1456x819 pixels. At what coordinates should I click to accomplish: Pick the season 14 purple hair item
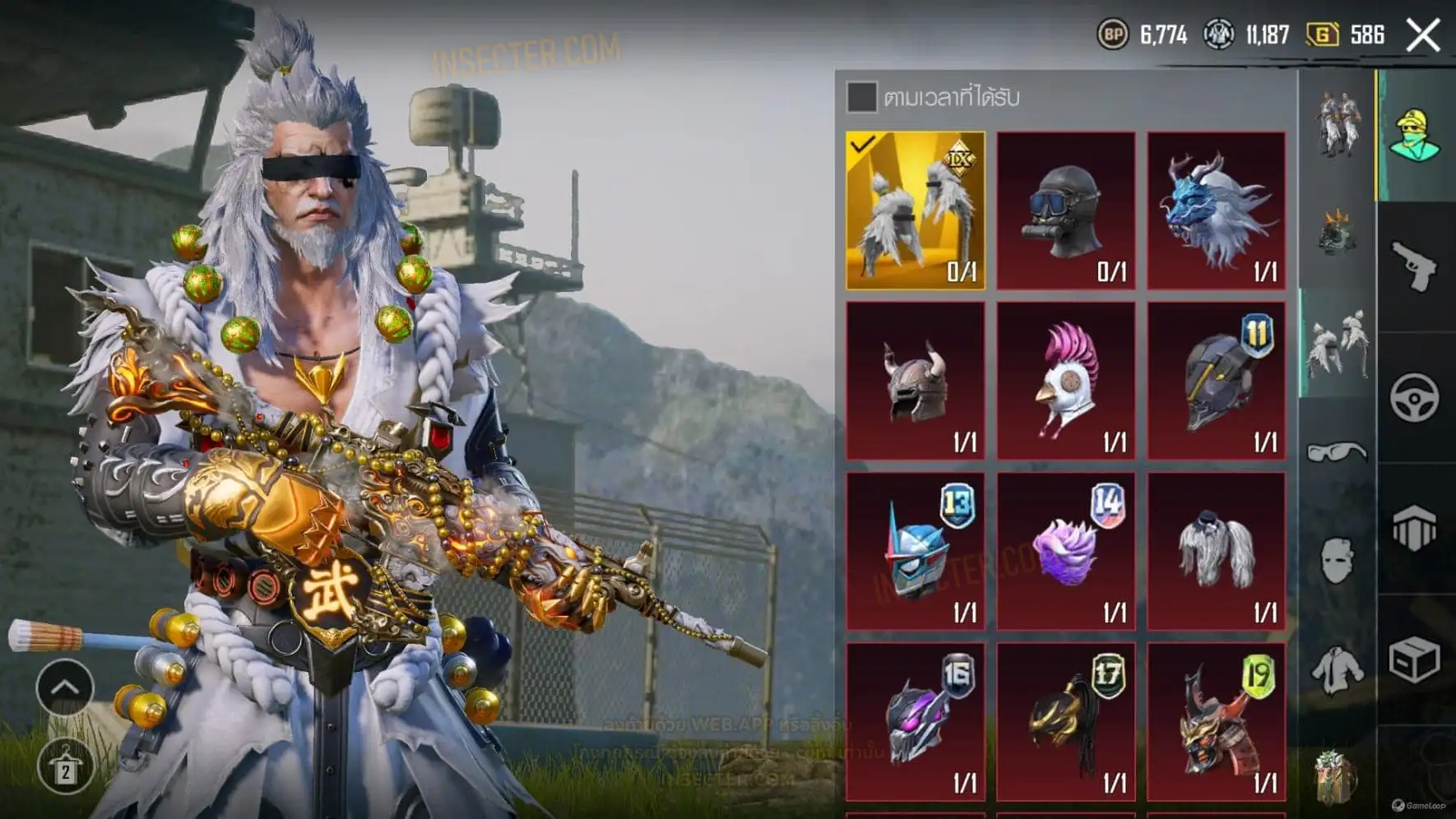(x=1065, y=551)
